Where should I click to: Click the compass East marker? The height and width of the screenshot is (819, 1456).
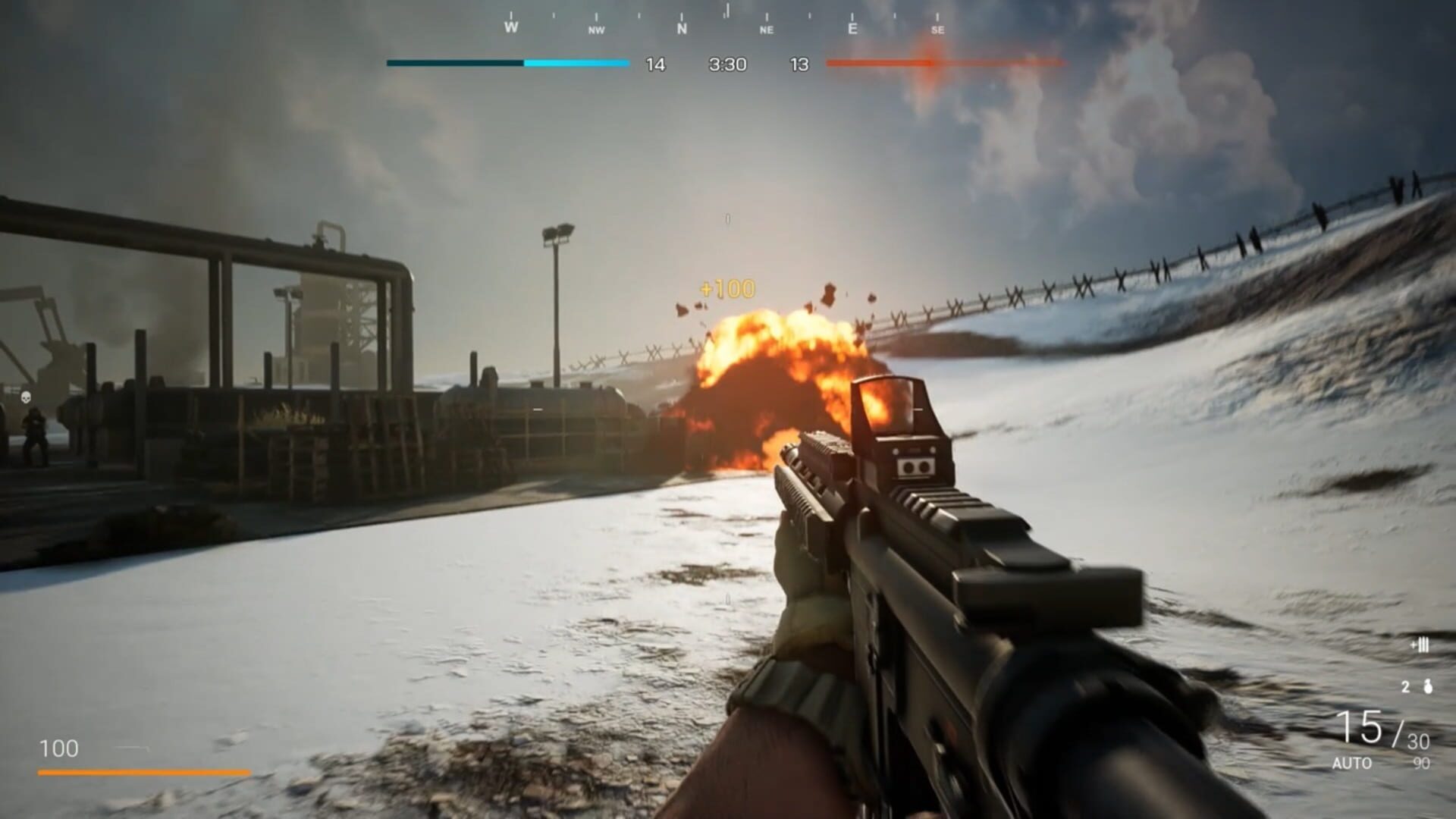pos(852,29)
